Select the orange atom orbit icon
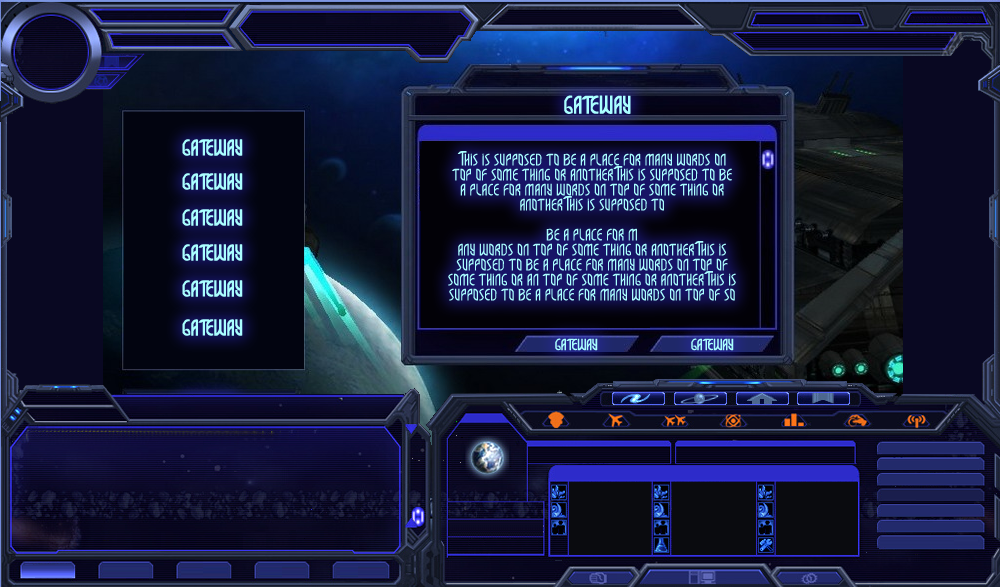 [x=734, y=421]
